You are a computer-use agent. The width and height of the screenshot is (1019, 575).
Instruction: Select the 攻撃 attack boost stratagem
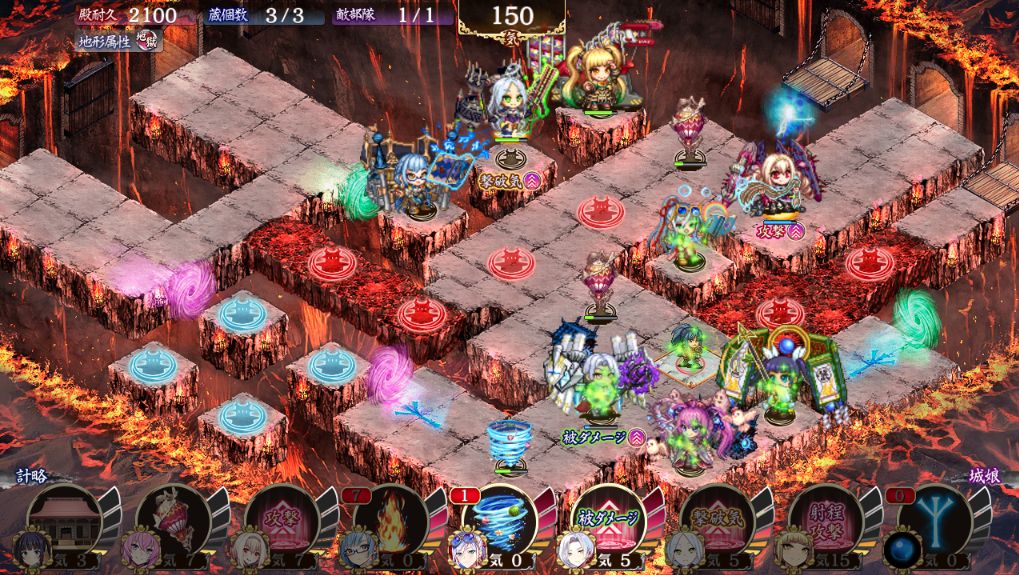tap(282, 518)
